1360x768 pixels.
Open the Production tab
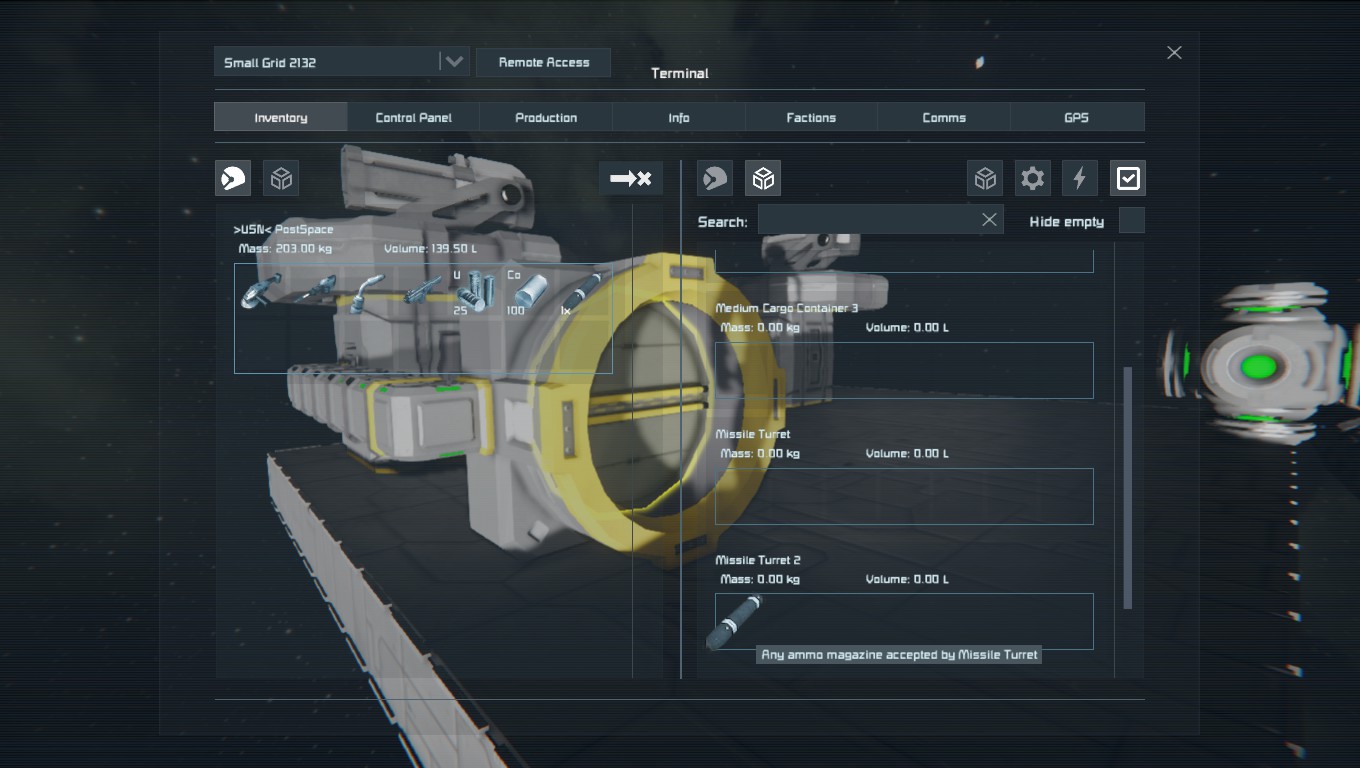[546, 117]
